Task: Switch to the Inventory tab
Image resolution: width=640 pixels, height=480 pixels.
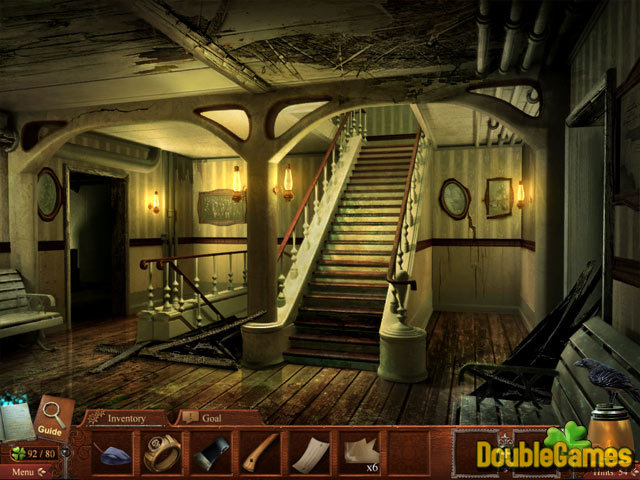Action: click(126, 418)
